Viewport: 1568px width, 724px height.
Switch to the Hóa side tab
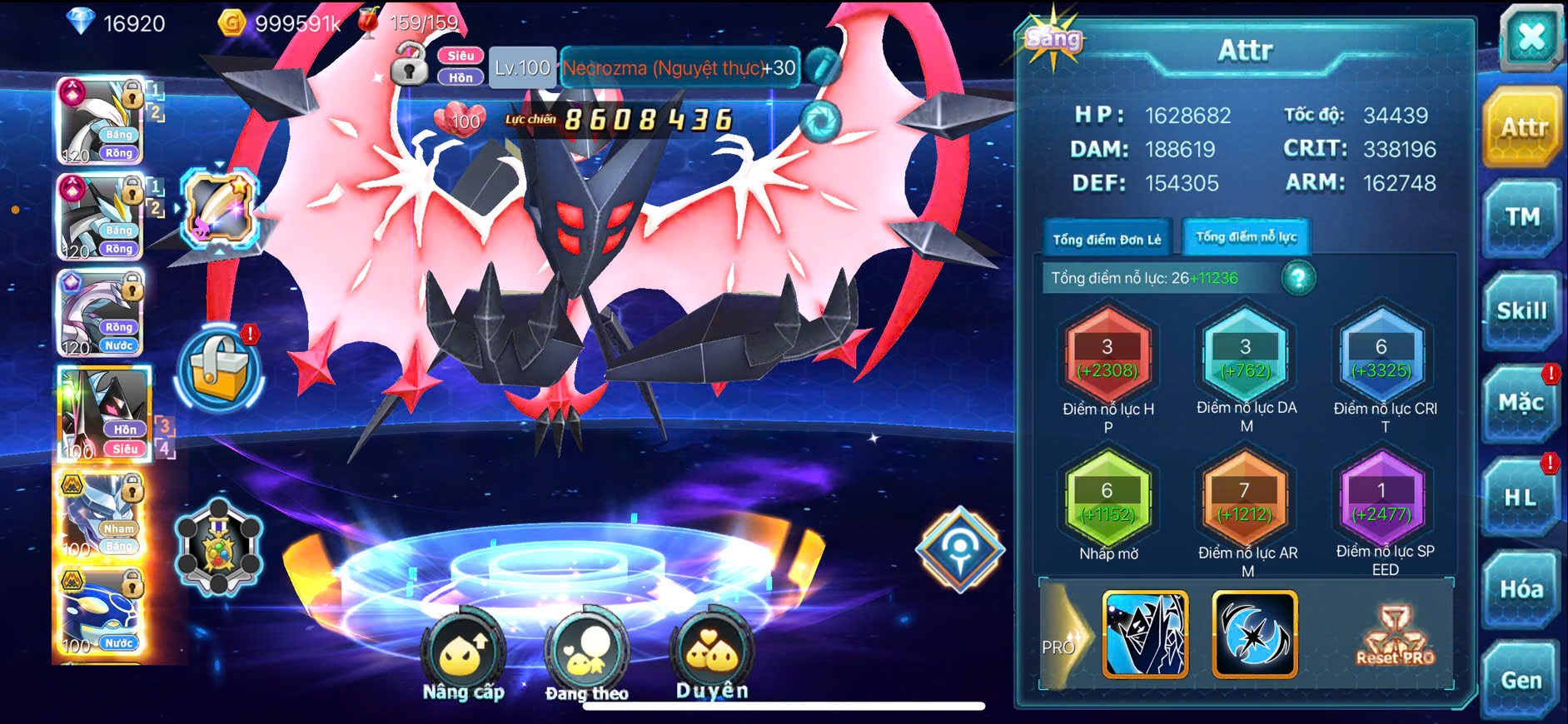[1521, 589]
